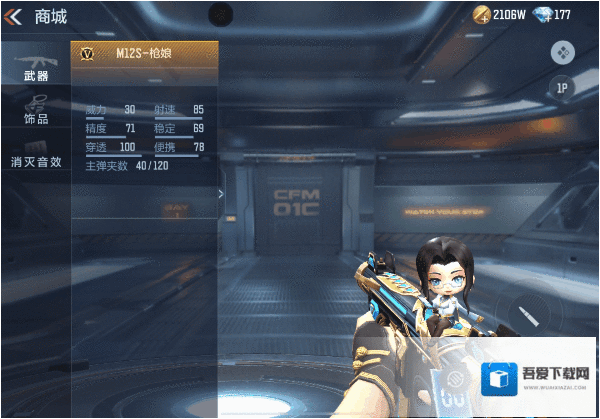The height and width of the screenshot is (419, 600).
Task: Go back from the 商城 shop screen
Action: [14, 15]
